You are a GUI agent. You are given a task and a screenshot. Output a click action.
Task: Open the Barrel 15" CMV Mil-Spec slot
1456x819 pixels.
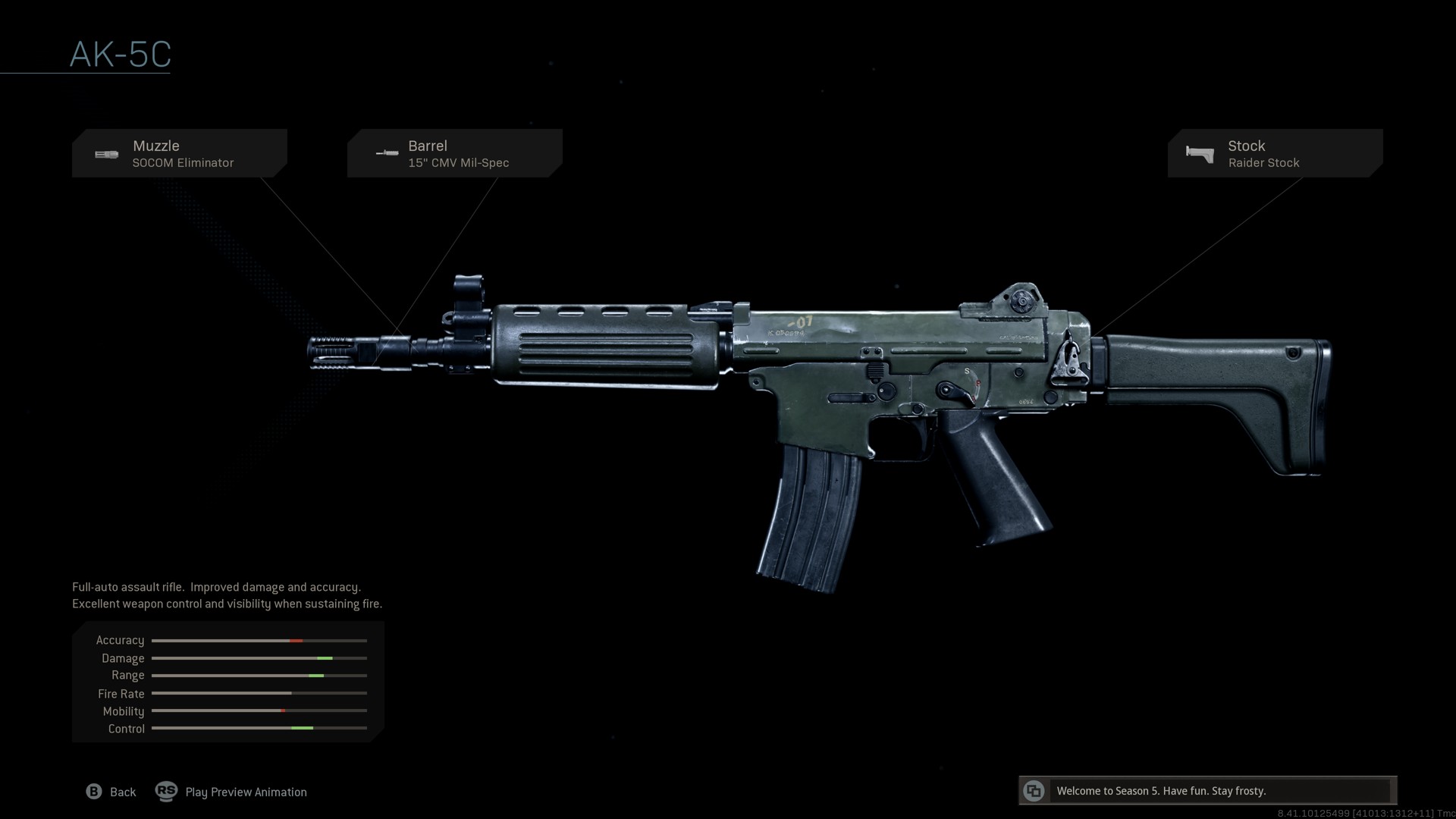pos(454,153)
